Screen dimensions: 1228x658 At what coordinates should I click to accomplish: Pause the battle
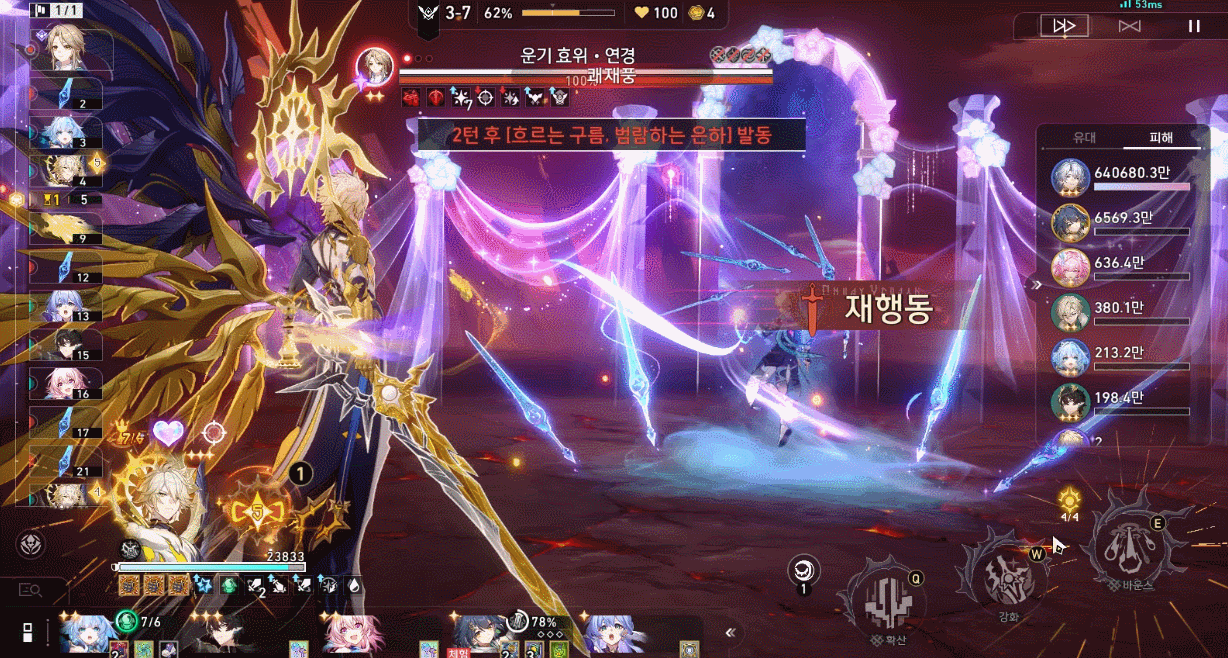tap(1194, 26)
